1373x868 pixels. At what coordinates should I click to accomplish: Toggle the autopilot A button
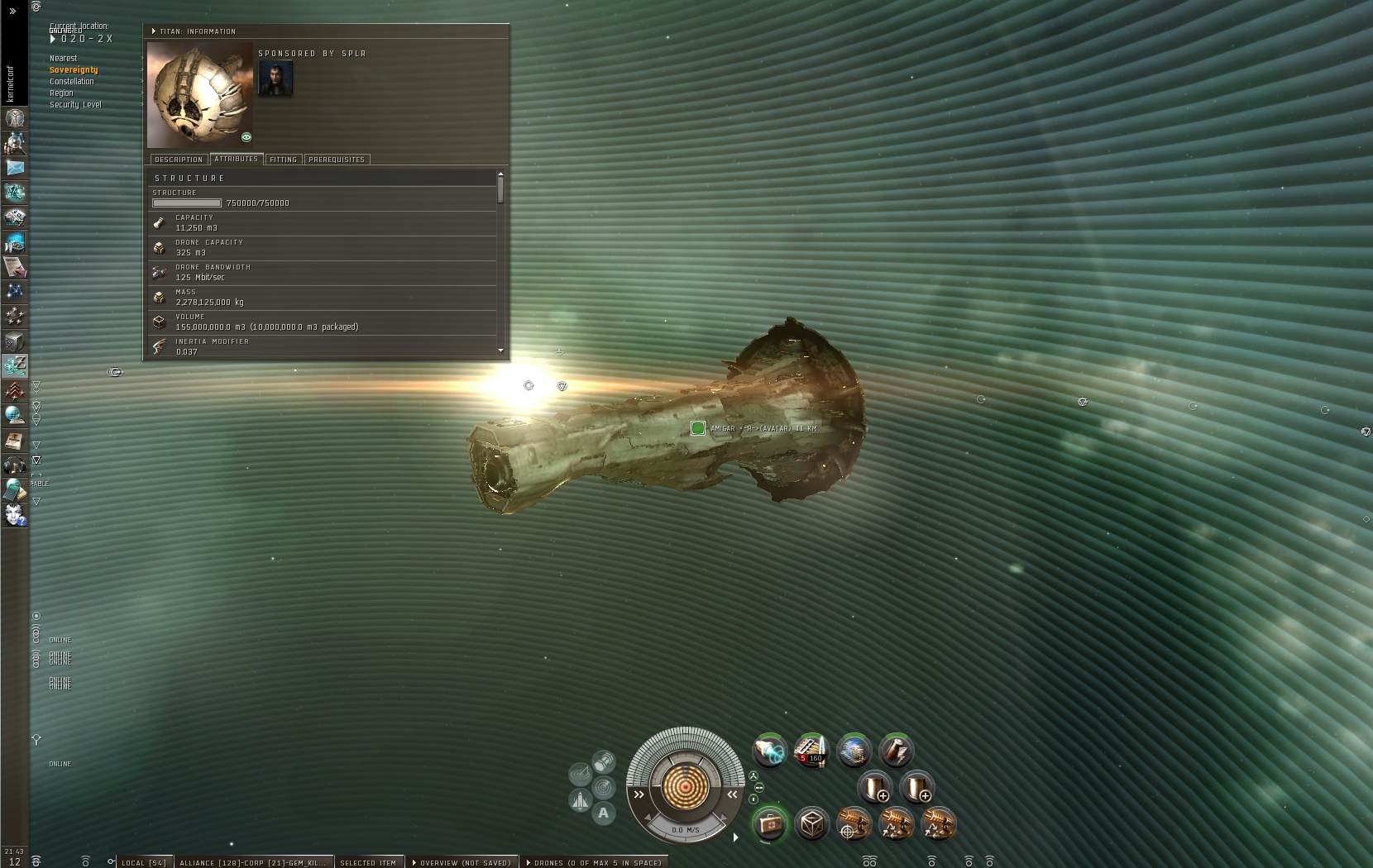click(604, 813)
